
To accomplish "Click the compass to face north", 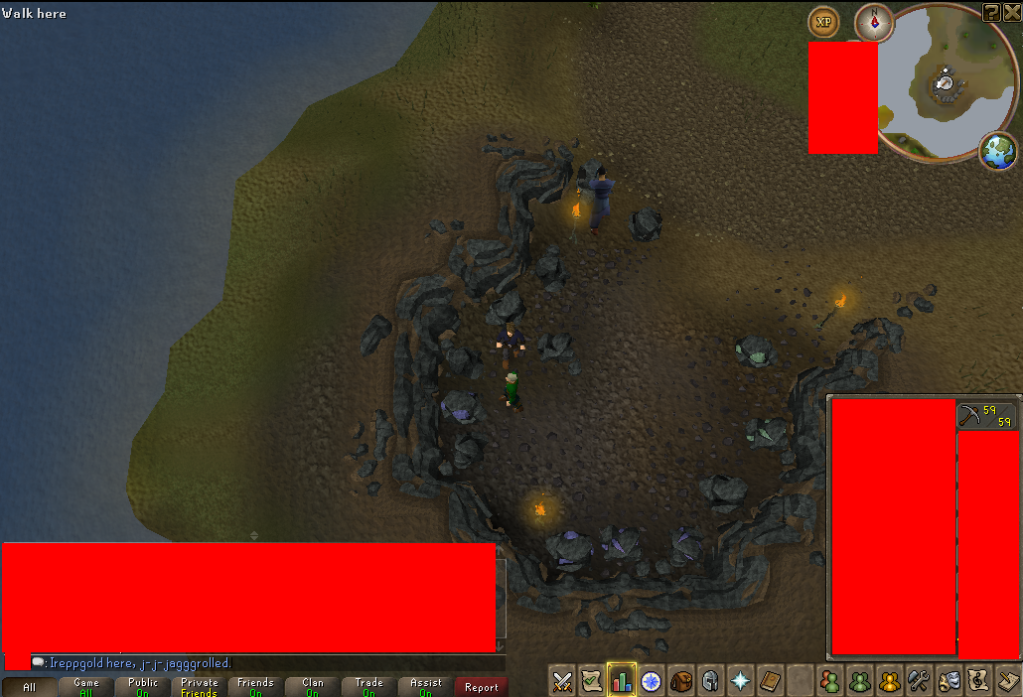I will (874, 21).
